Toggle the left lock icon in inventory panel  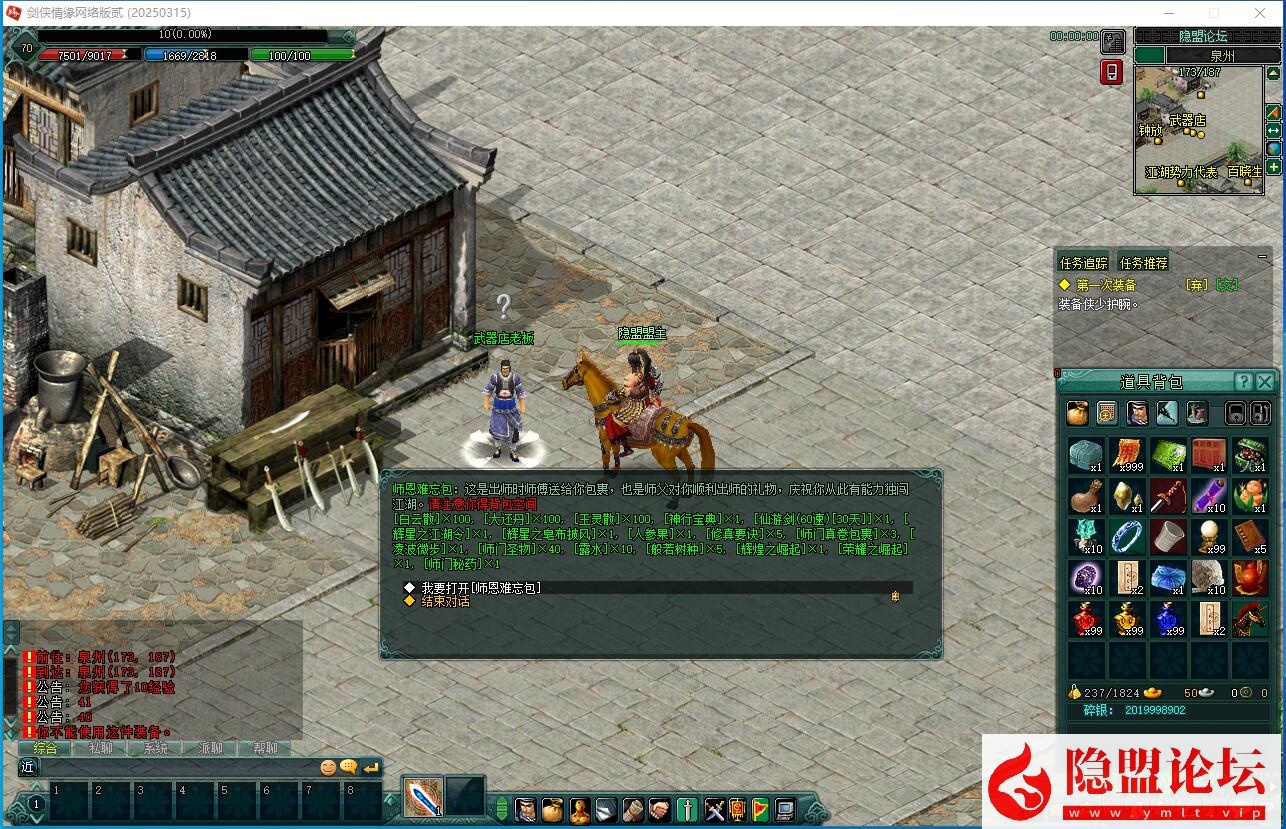point(1233,413)
